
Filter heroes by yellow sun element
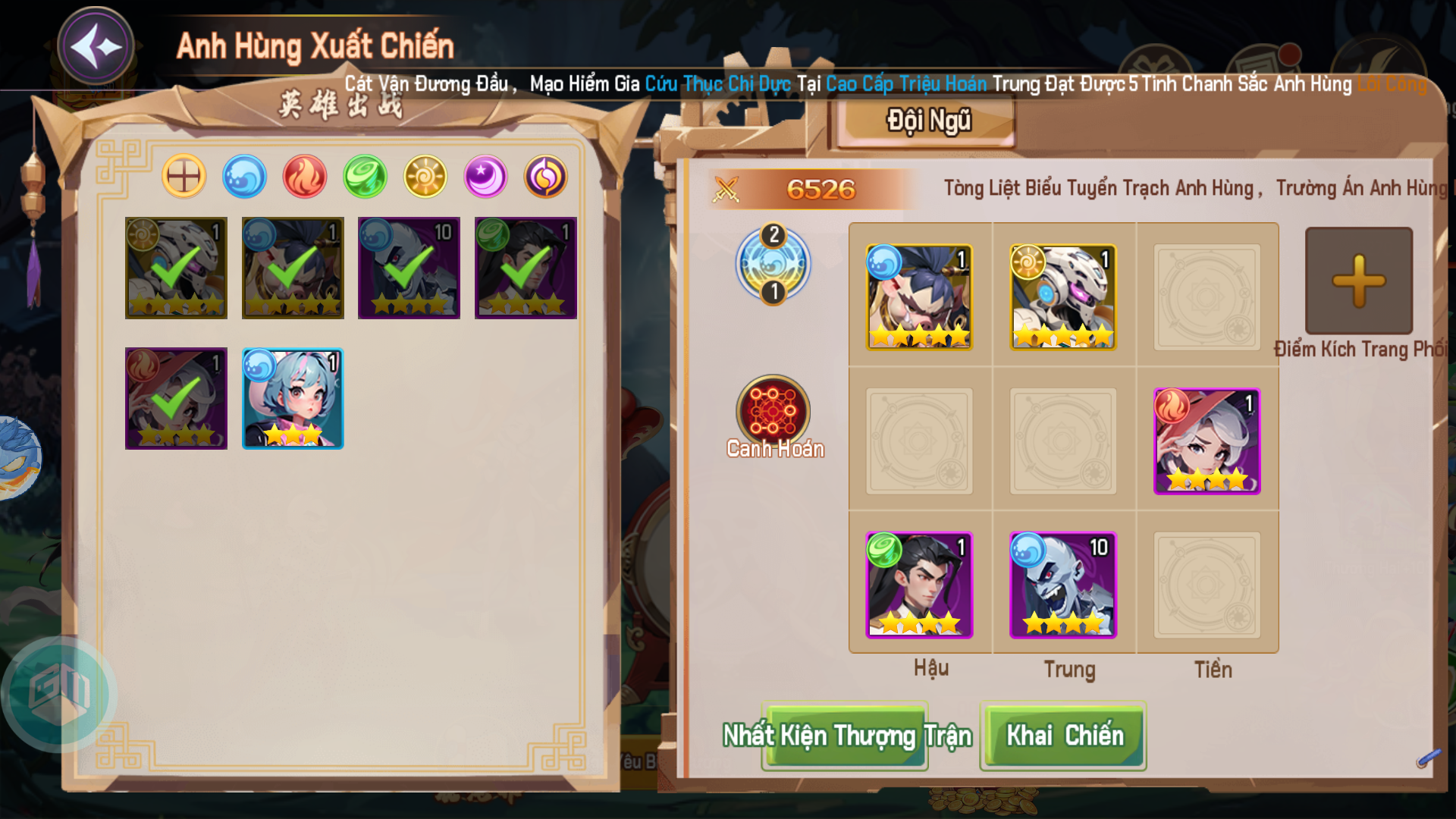[425, 177]
